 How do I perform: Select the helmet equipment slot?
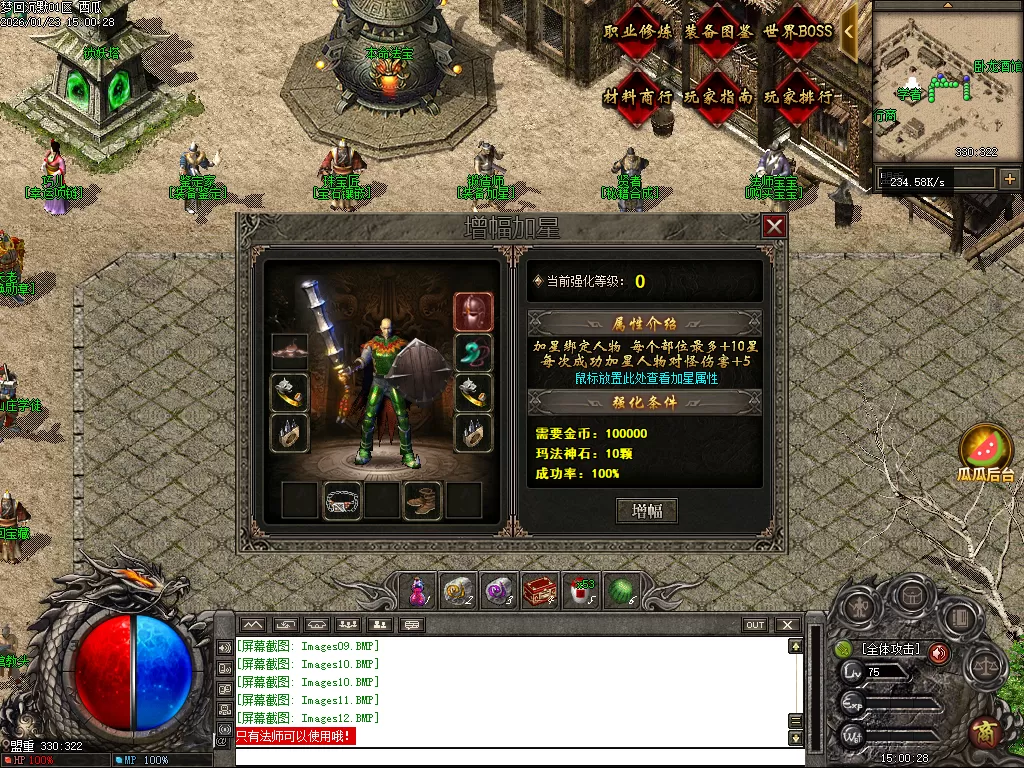point(473,312)
